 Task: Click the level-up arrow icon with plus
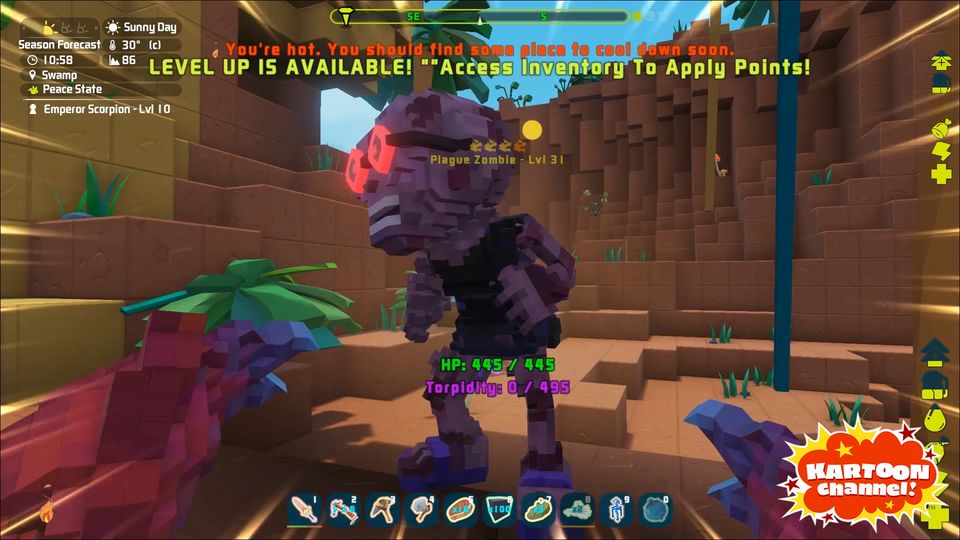[x=936, y=350]
